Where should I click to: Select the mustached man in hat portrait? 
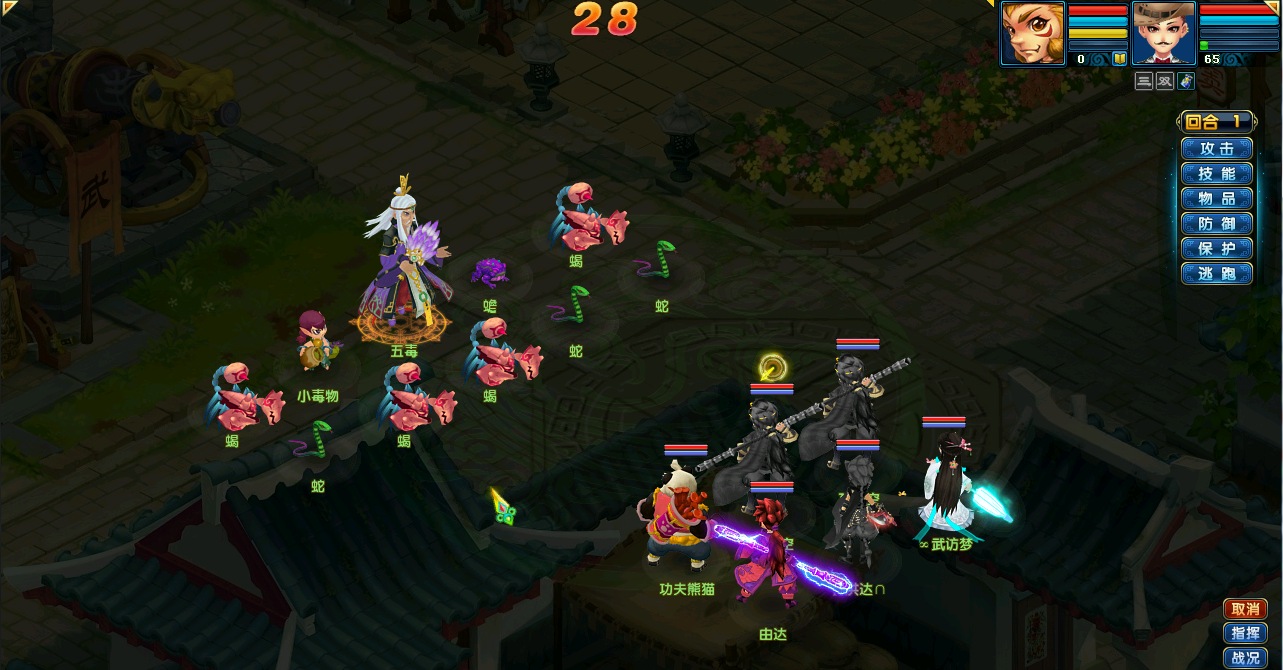(x=1163, y=33)
